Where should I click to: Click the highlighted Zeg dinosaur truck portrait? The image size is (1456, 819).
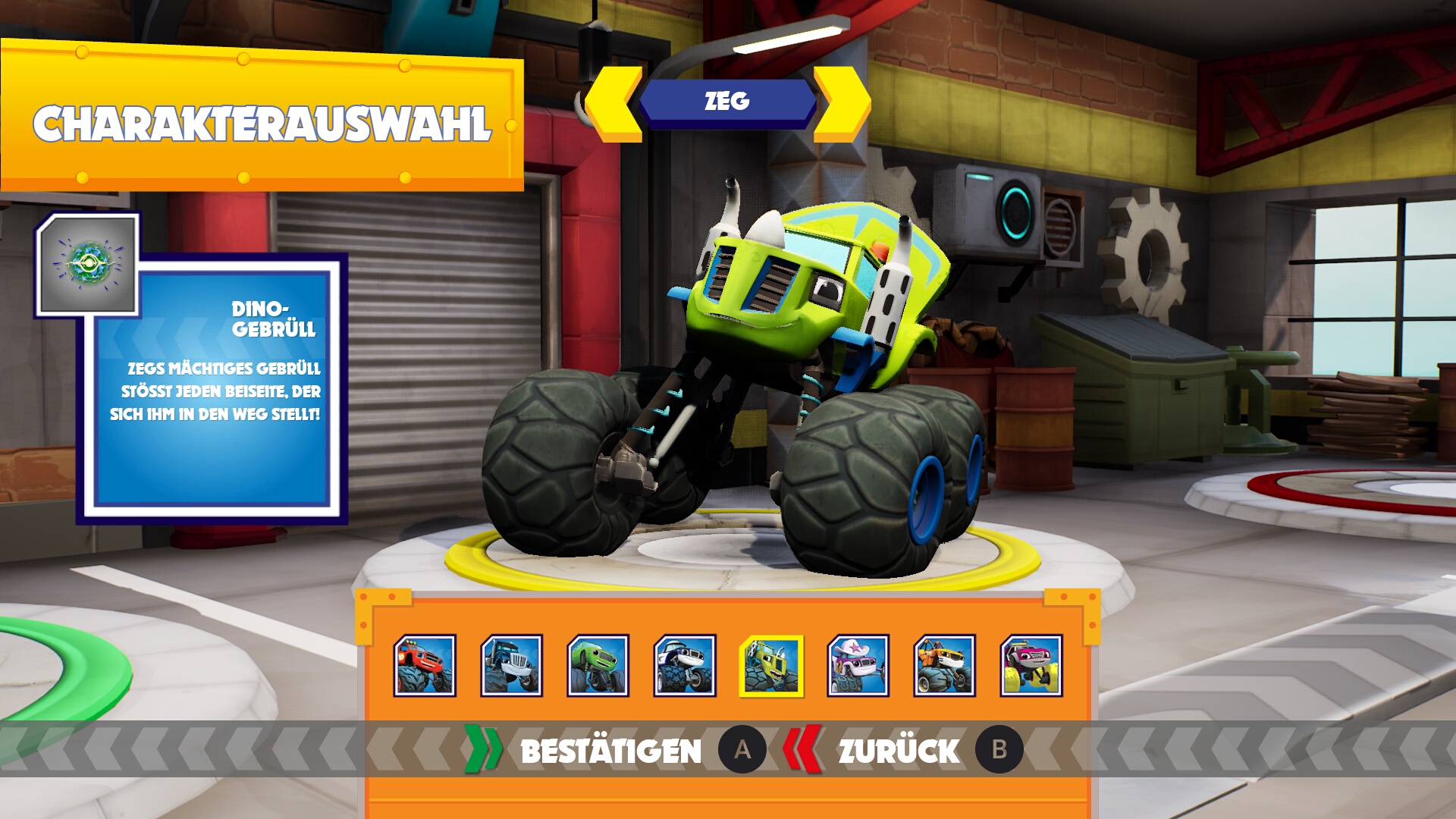pyautogui.click(x=771, y=666)
